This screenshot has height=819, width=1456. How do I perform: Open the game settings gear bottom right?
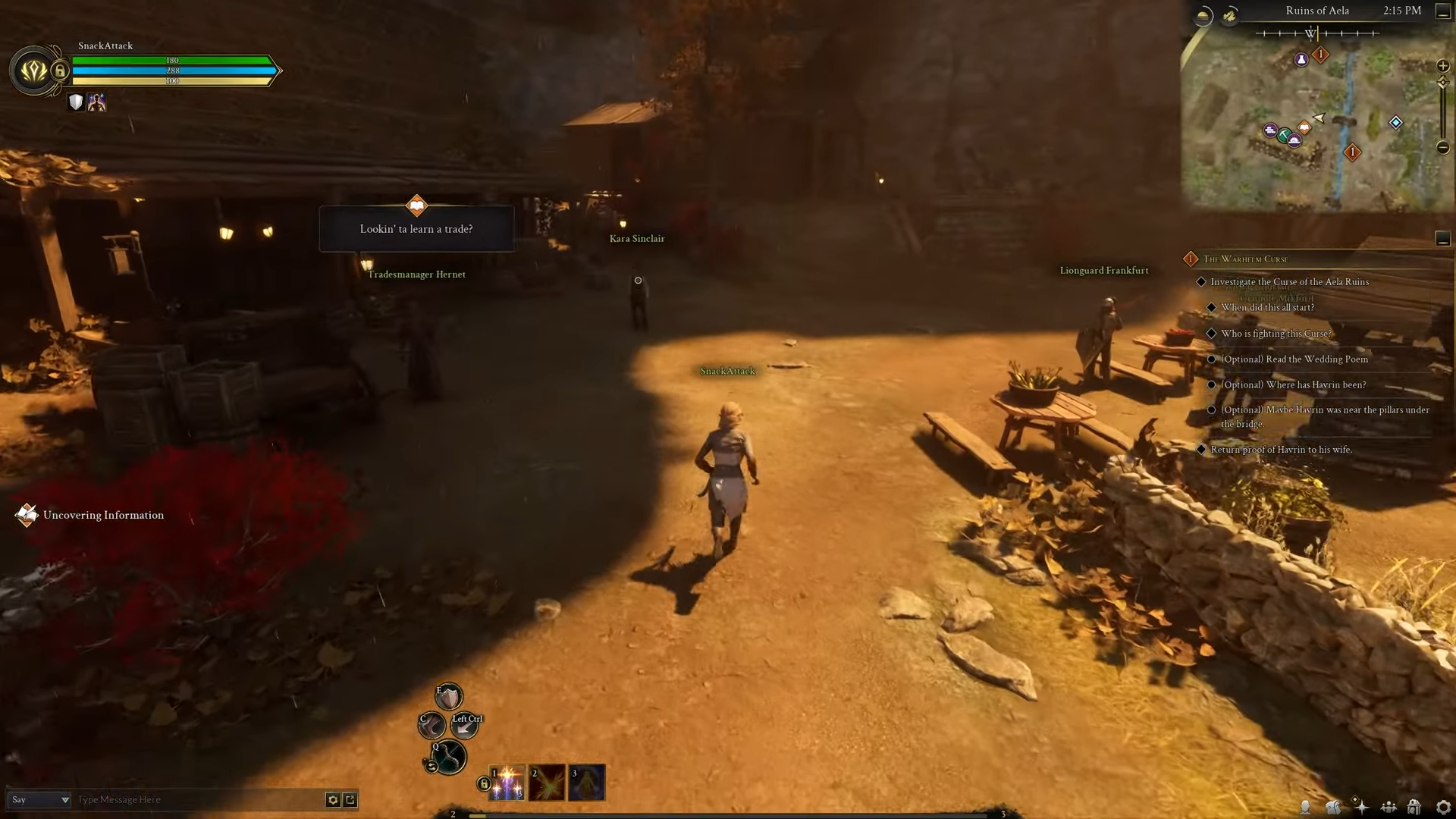(x=1443, y=807)
